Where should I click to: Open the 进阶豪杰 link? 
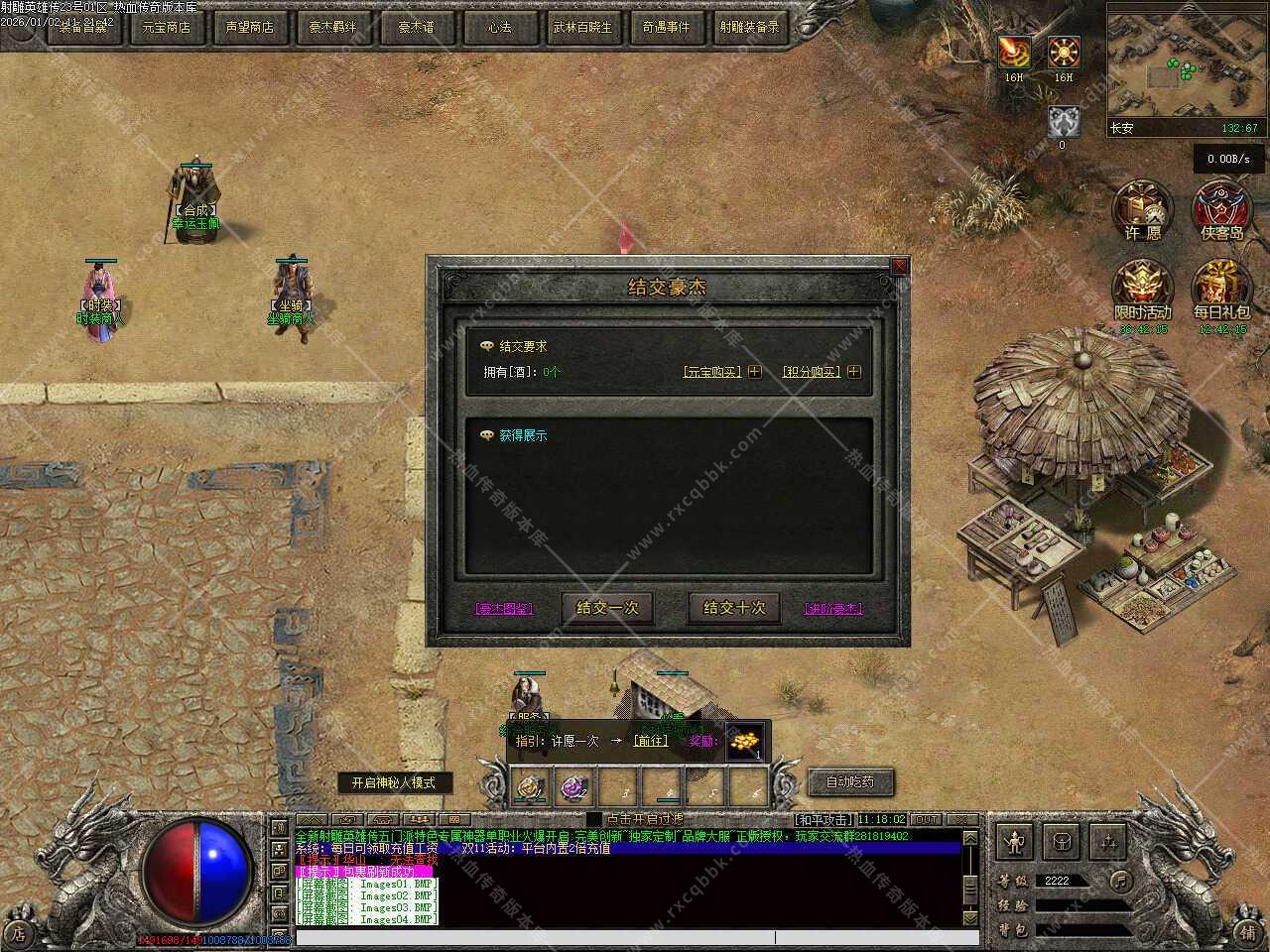(833, 608)
